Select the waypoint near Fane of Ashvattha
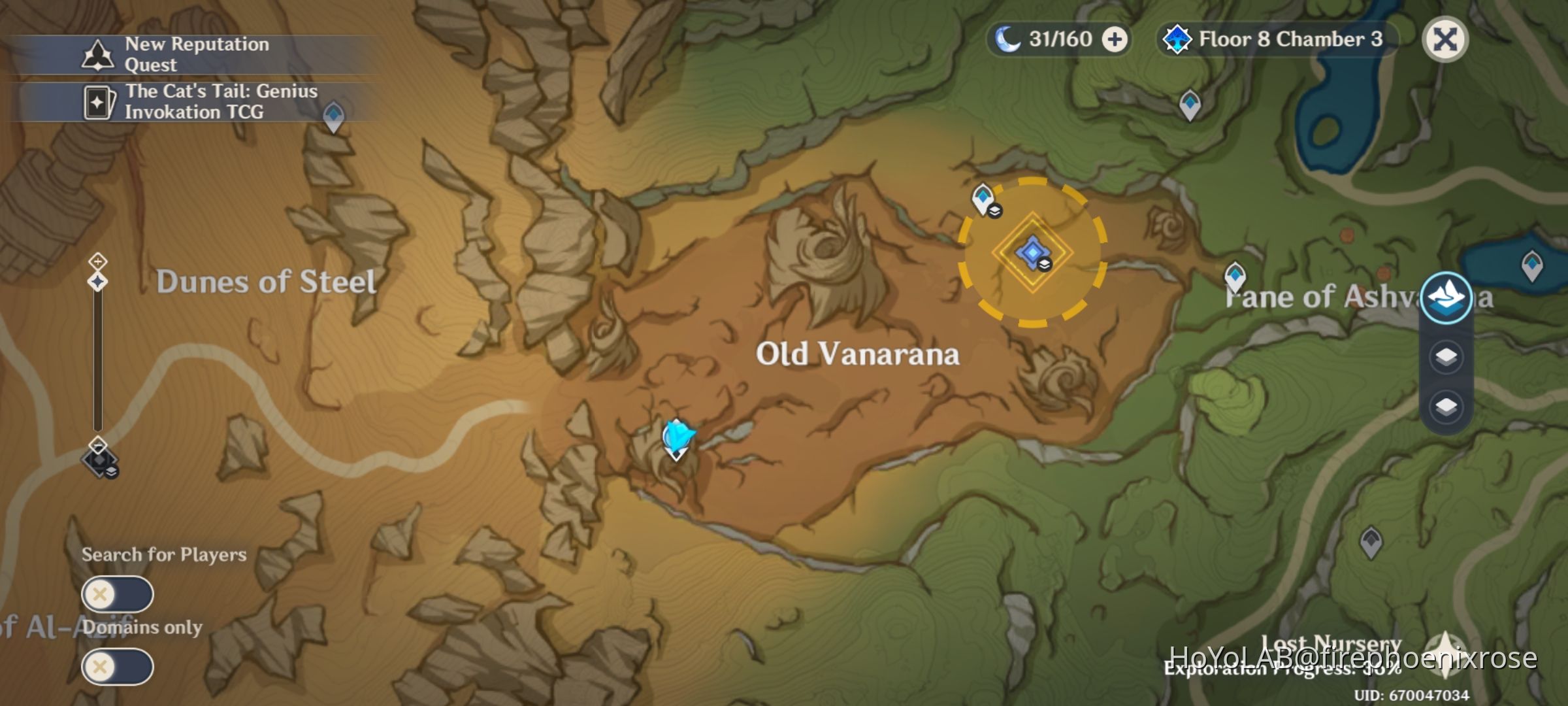 pos(1235,277)
